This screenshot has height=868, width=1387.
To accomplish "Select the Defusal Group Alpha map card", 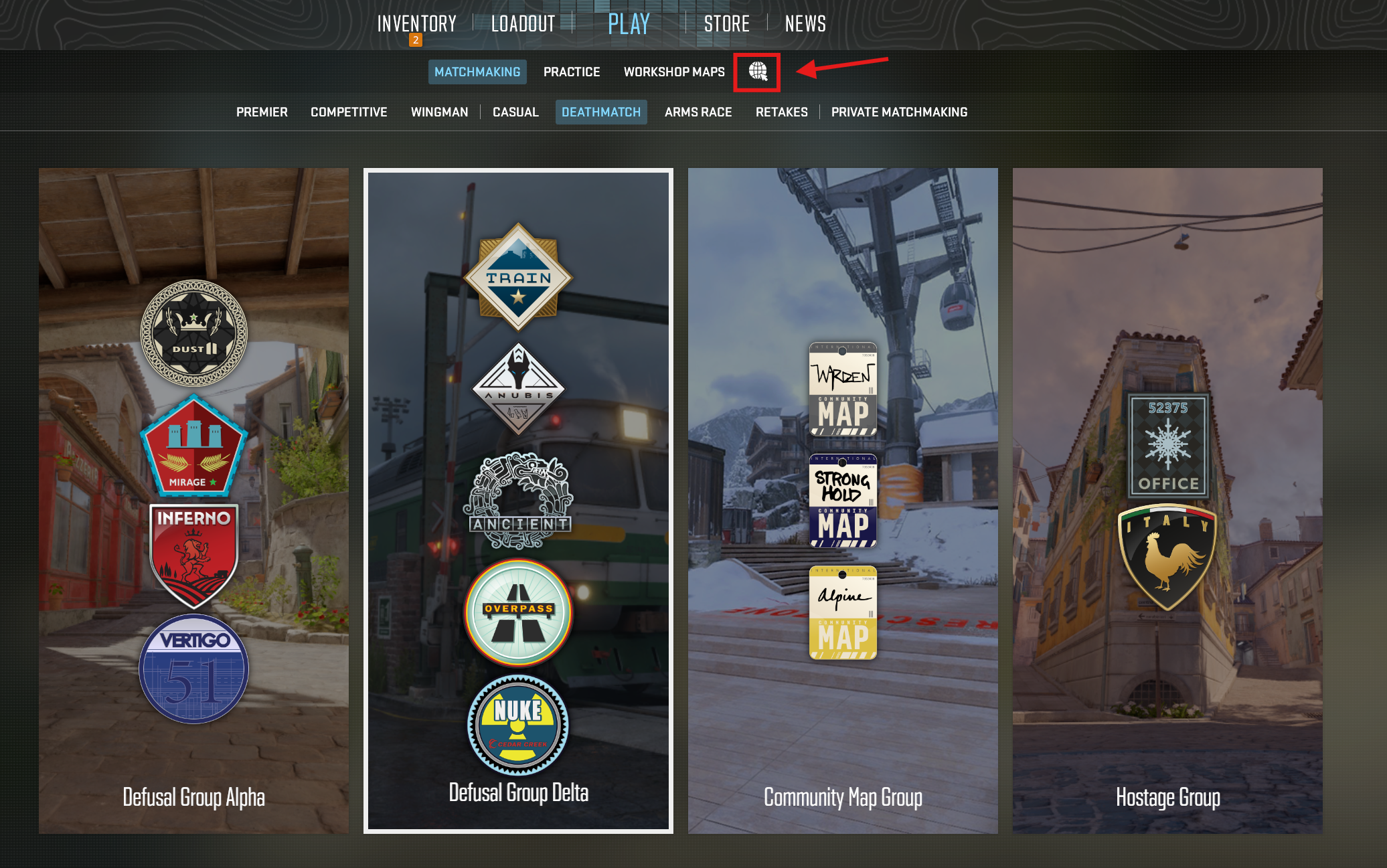I will [193, 501].
